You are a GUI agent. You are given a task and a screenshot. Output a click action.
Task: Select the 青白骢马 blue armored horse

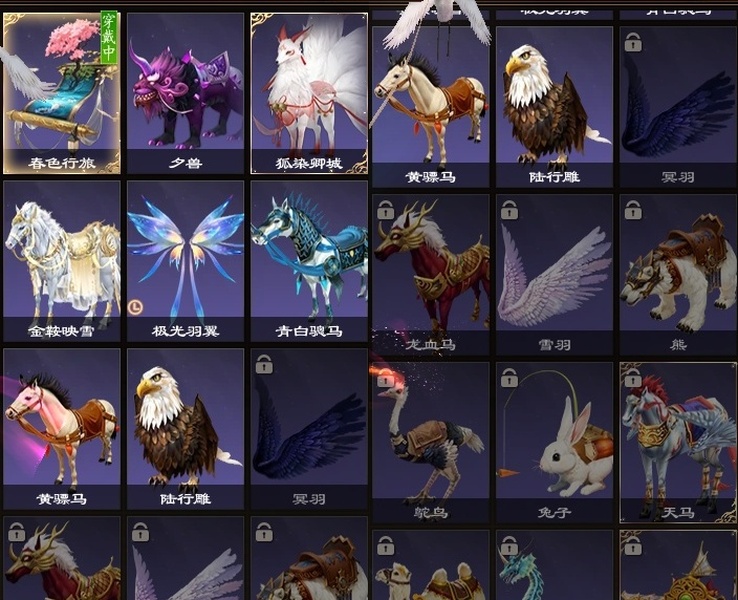coord(309,260)
